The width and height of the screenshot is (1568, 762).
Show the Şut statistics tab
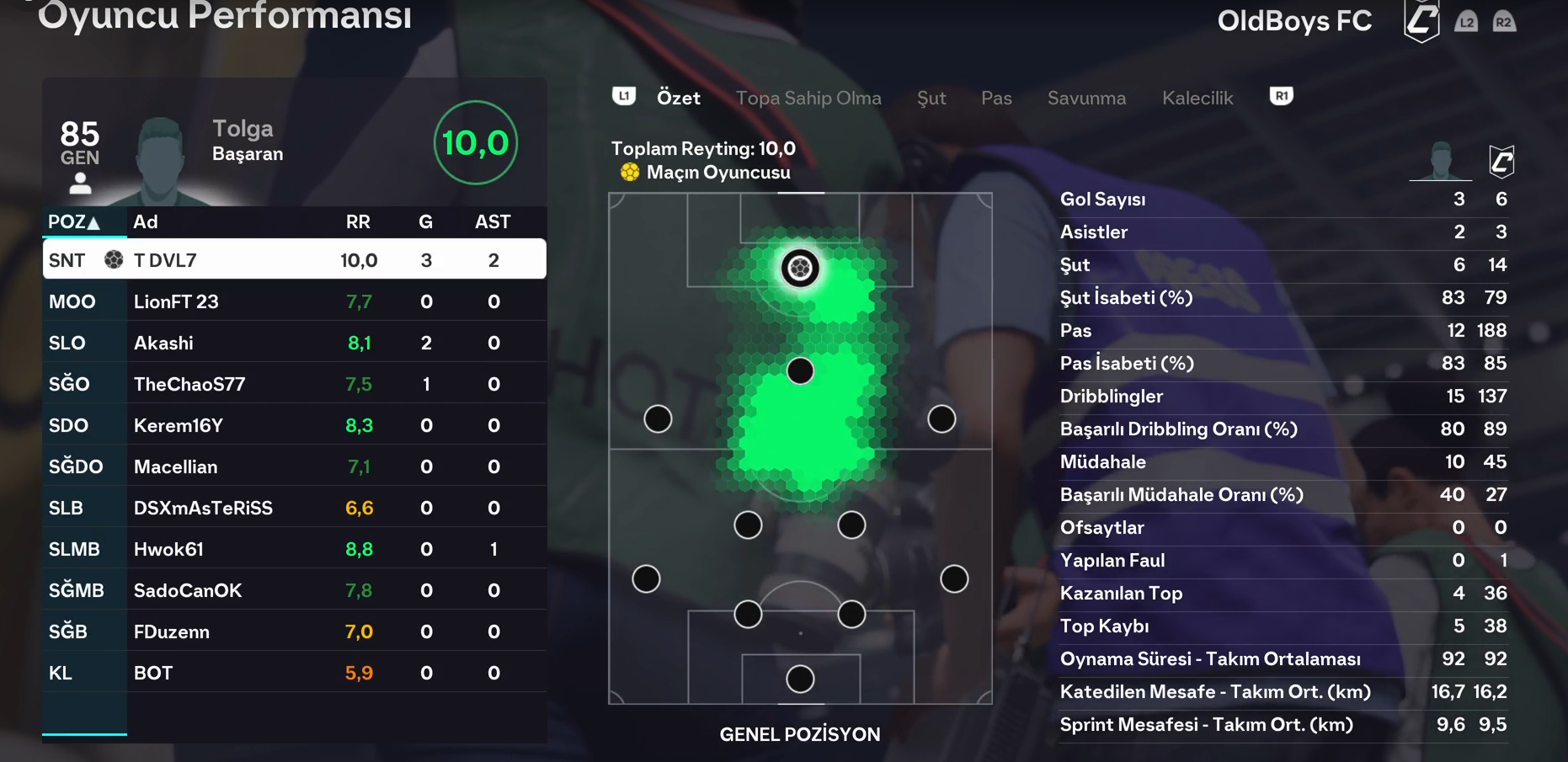click(x=931, y=98)
